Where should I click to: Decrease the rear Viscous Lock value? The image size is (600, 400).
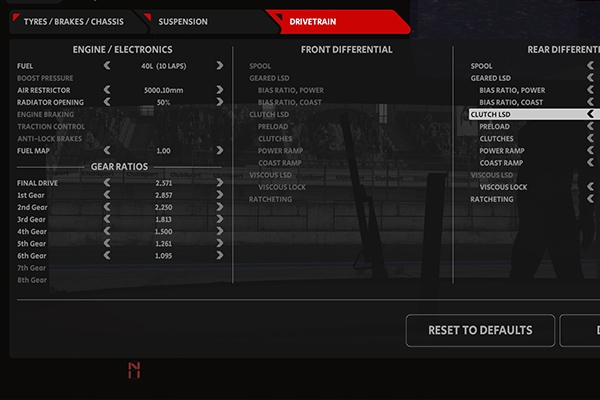591,187
